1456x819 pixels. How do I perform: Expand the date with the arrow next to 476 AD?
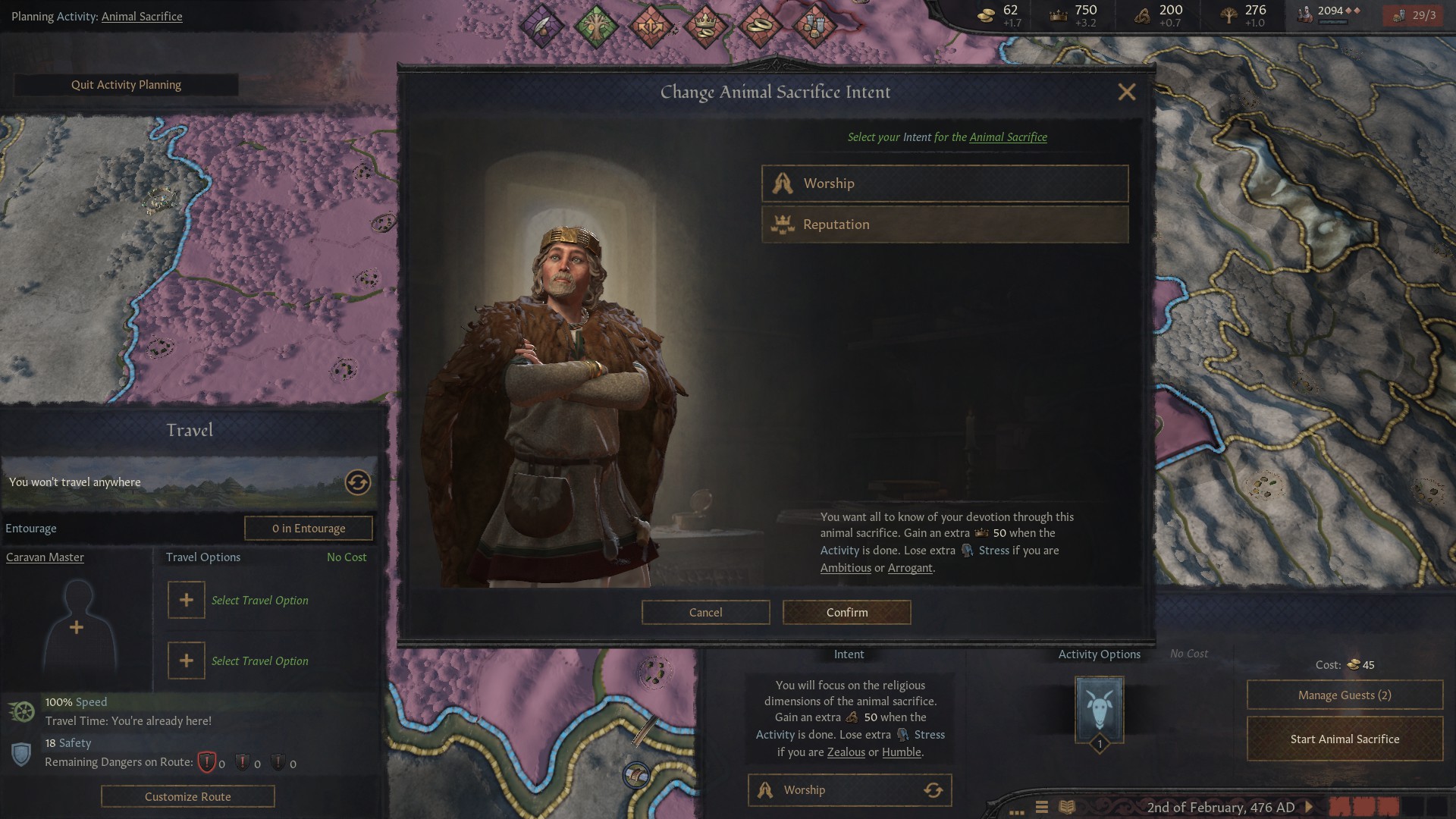pyautogui.click(x=1309, y=808)
